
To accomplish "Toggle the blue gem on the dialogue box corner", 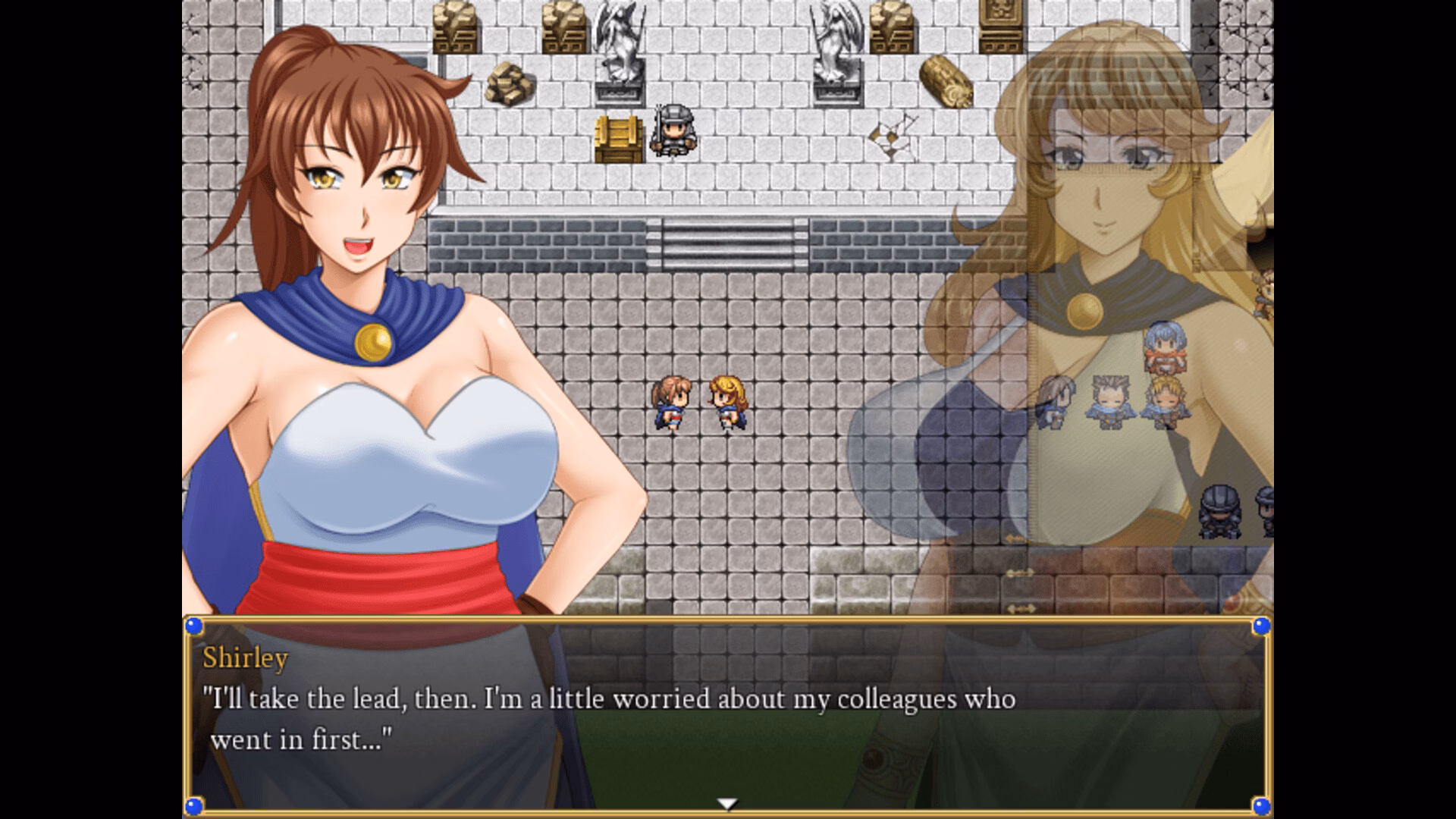I will [x=196, y=626].
